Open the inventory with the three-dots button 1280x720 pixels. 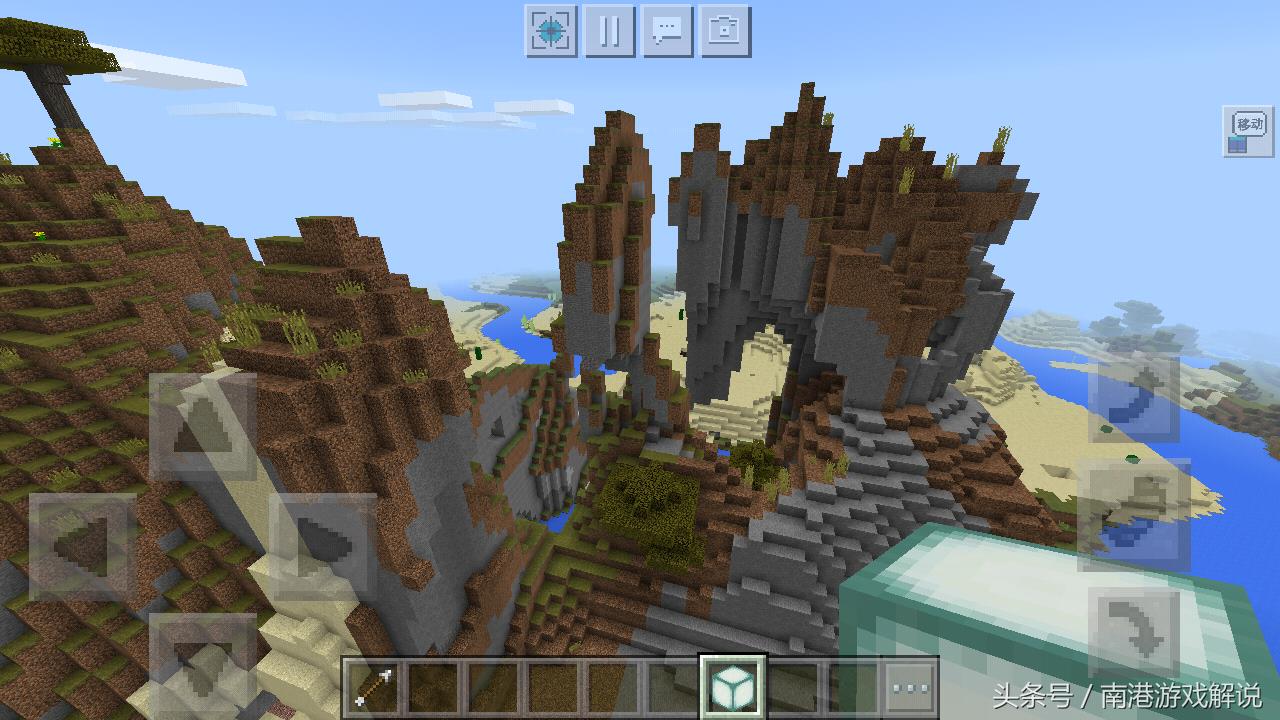coord(911,687)
